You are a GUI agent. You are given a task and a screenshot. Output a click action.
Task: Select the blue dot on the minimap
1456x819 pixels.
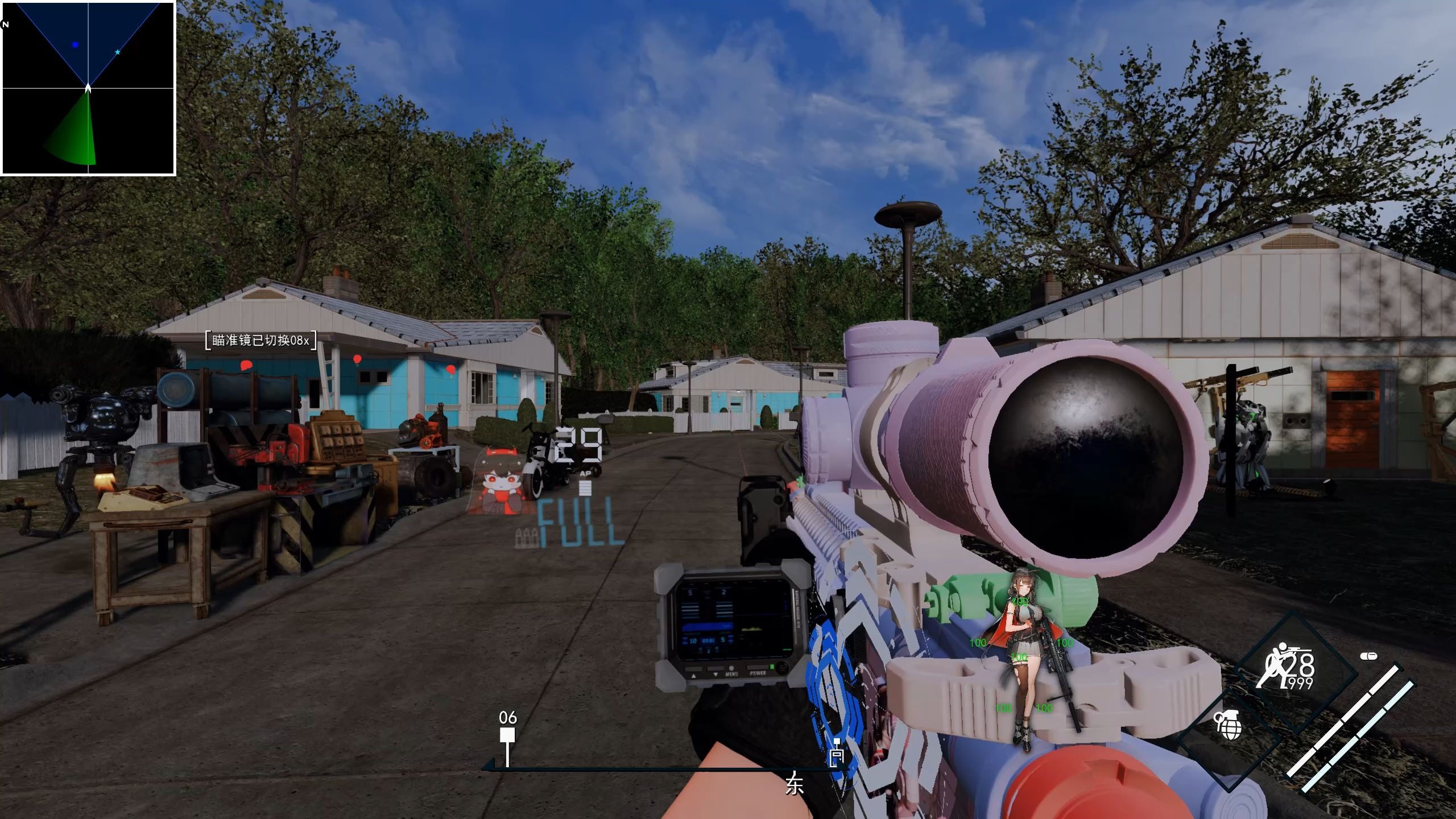(x=75, y=44)
